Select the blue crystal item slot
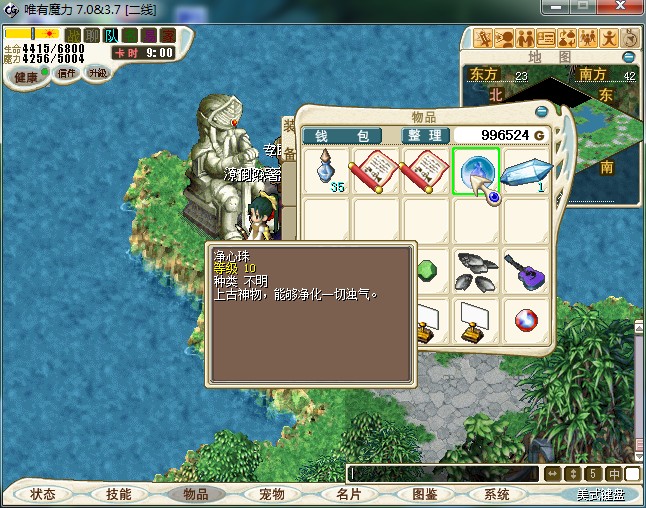The image size is (646, 508). (x=526, y=170)
